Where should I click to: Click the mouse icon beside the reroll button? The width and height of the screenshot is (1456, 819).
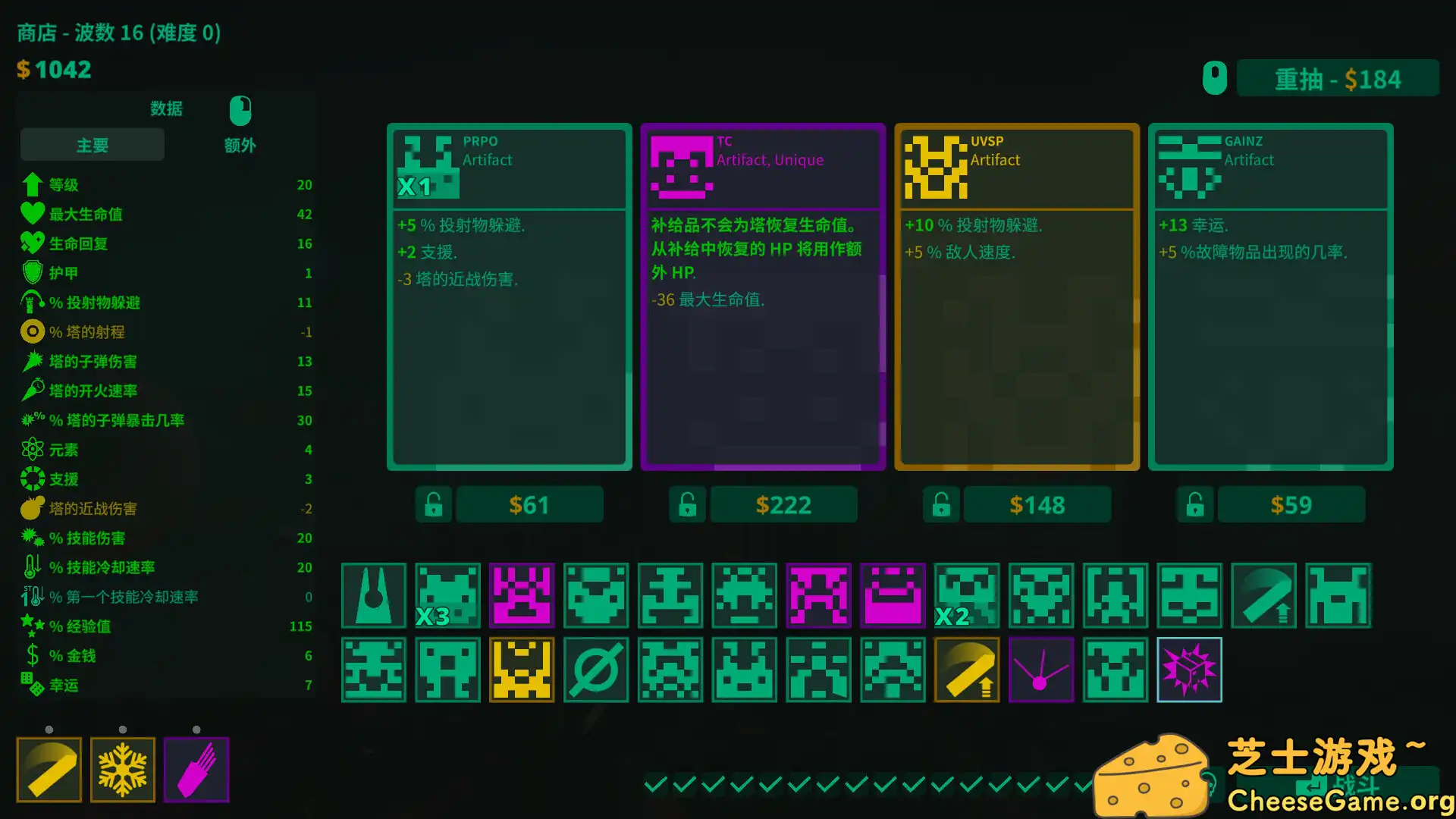point(1214,77)
